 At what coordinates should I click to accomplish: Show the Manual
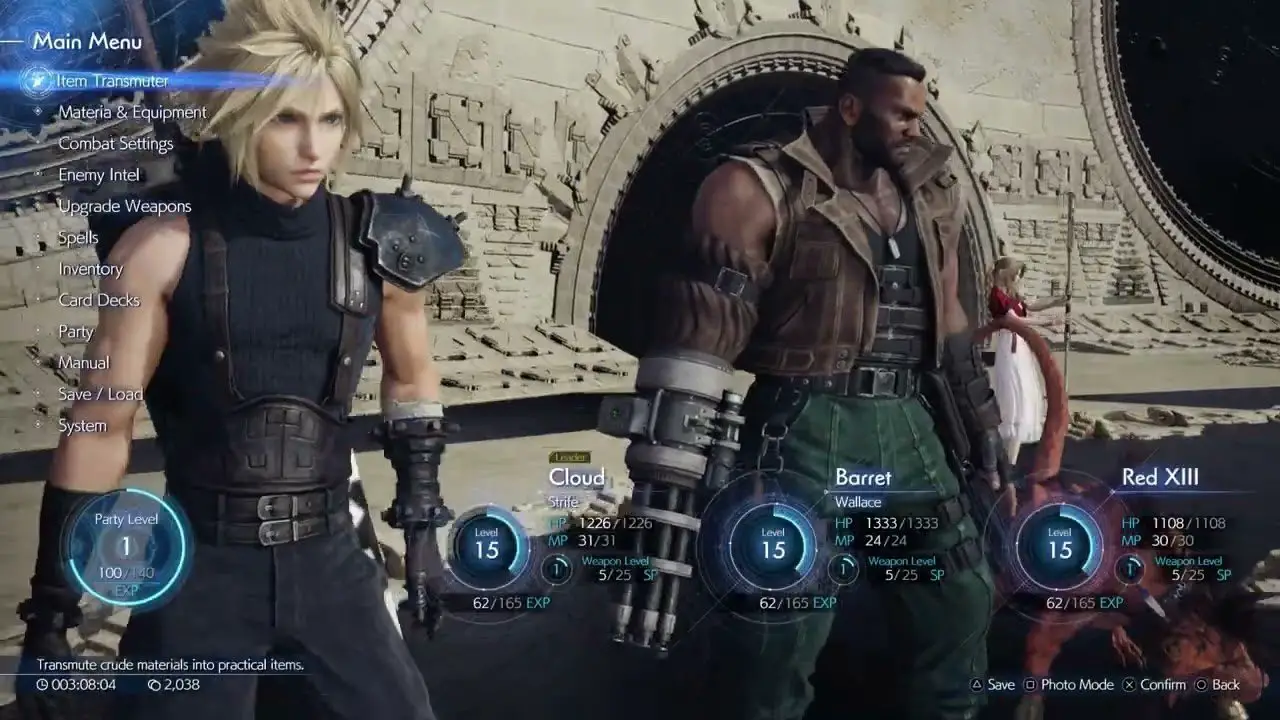coord(84,363)
